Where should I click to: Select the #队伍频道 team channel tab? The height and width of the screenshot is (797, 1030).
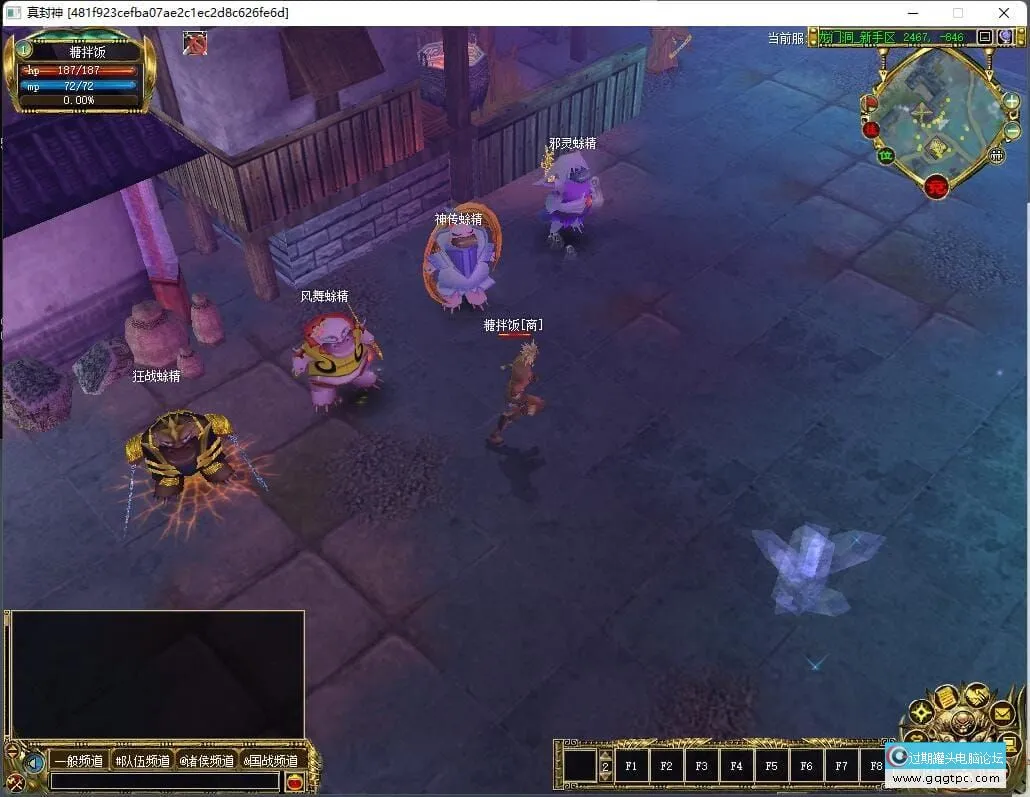[142, 761]
